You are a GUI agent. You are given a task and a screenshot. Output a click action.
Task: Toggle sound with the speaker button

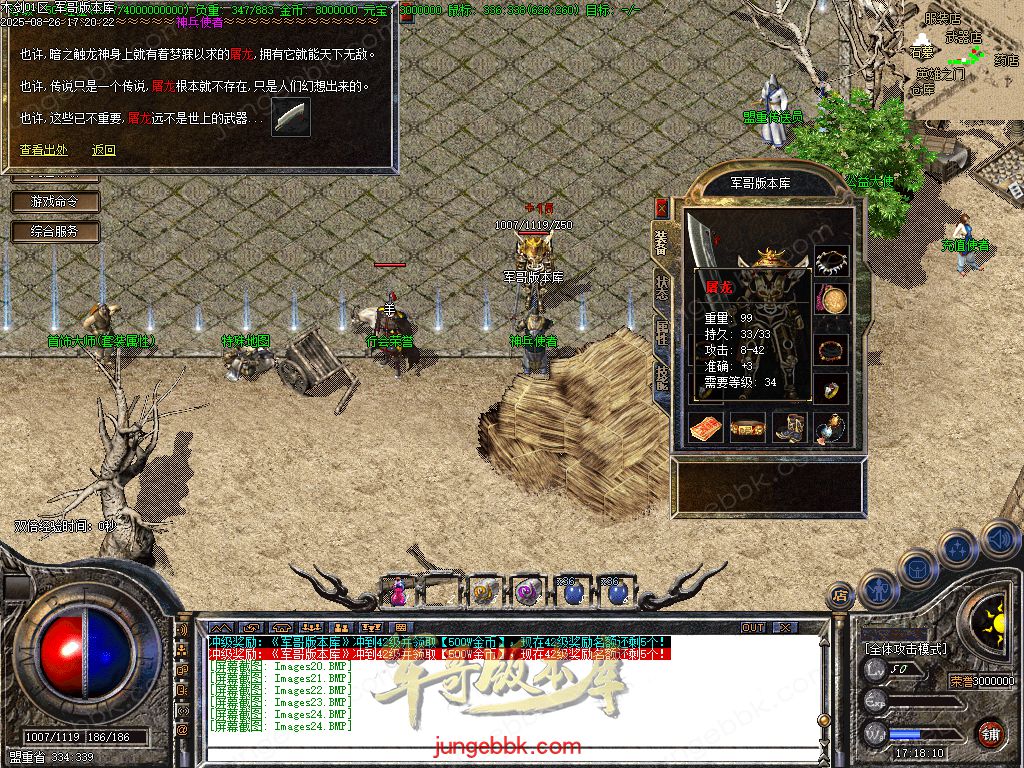(x=999, y=539)
